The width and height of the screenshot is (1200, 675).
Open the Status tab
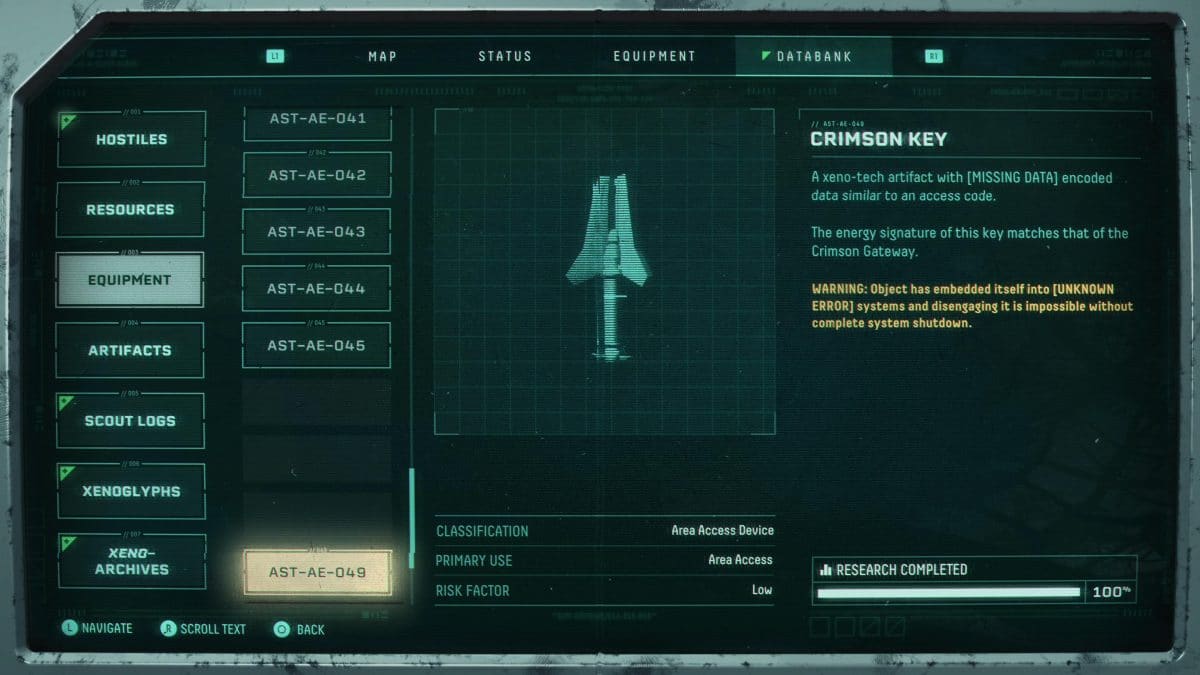pos(505,56)
